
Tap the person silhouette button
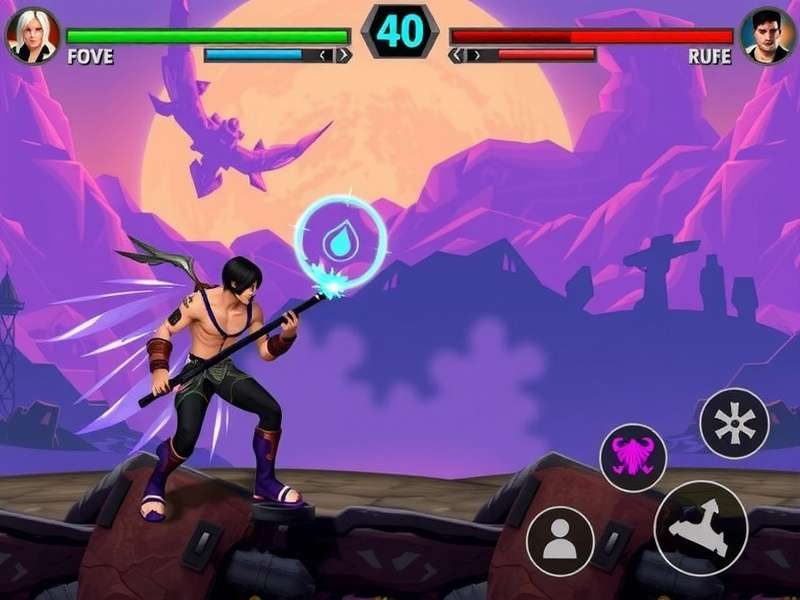tap(560, 540)
